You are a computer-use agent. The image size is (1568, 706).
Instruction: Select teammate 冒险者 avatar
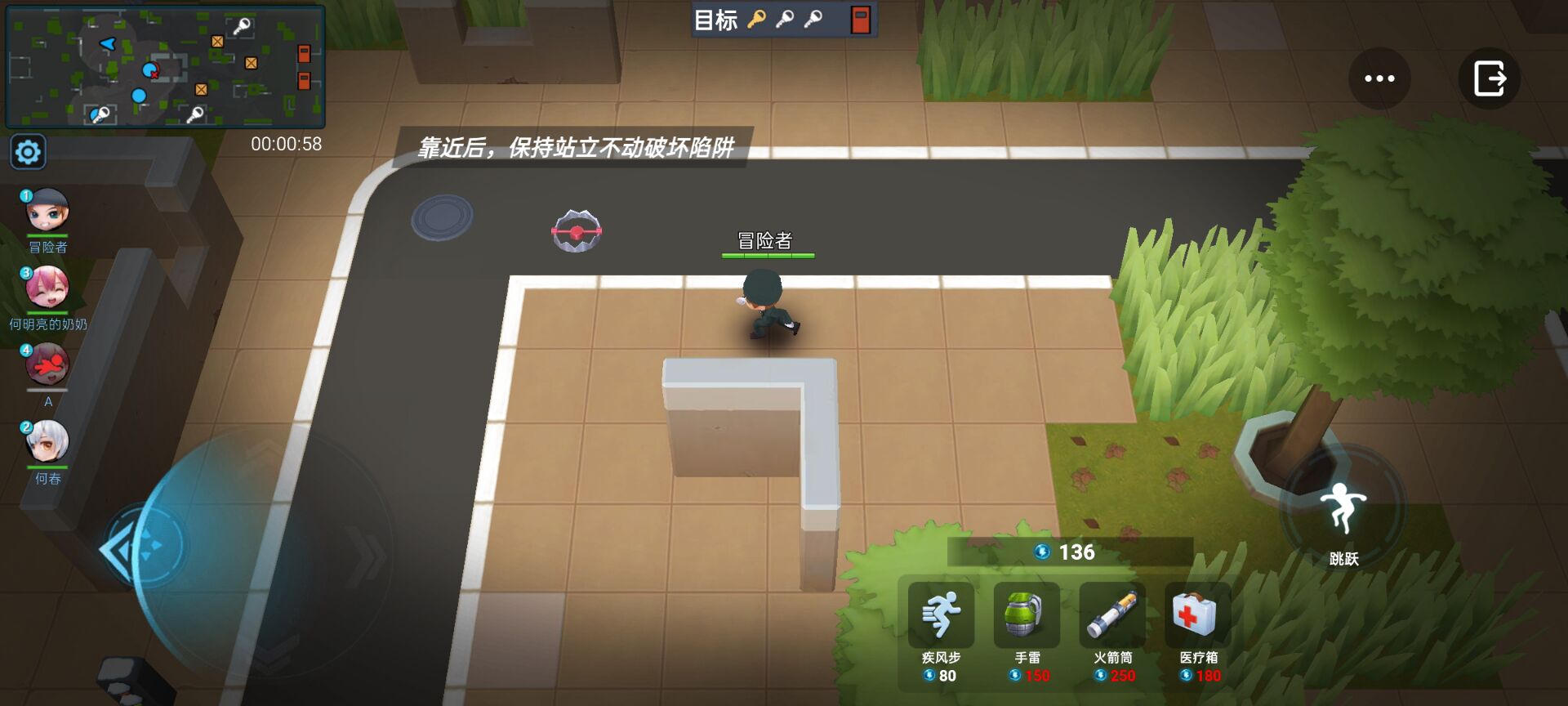[47, 211]
